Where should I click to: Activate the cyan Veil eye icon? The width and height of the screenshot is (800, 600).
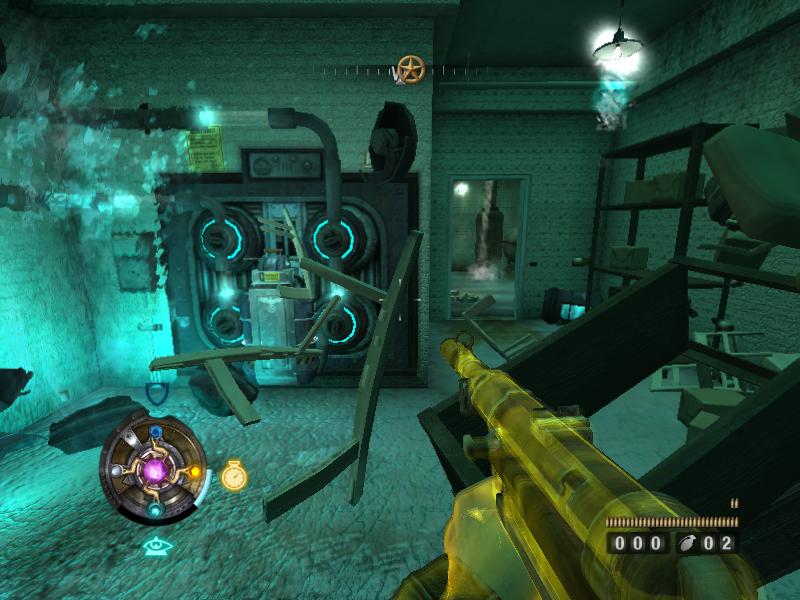click(157, 546)
